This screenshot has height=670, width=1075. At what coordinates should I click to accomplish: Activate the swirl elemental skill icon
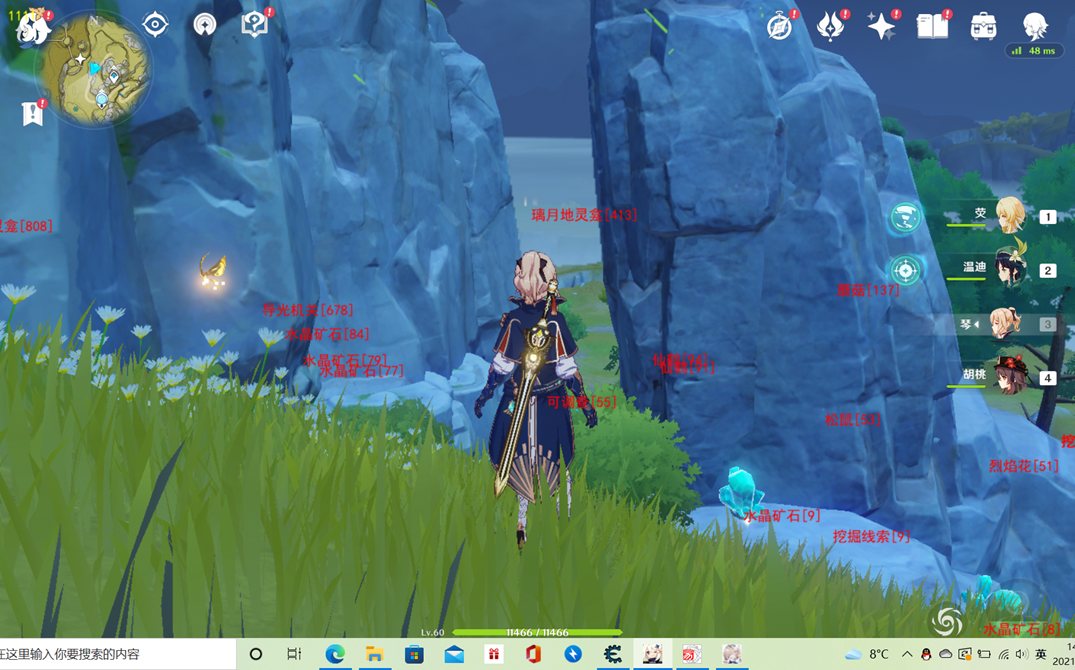pyautogui.click(x=945, y=621)
